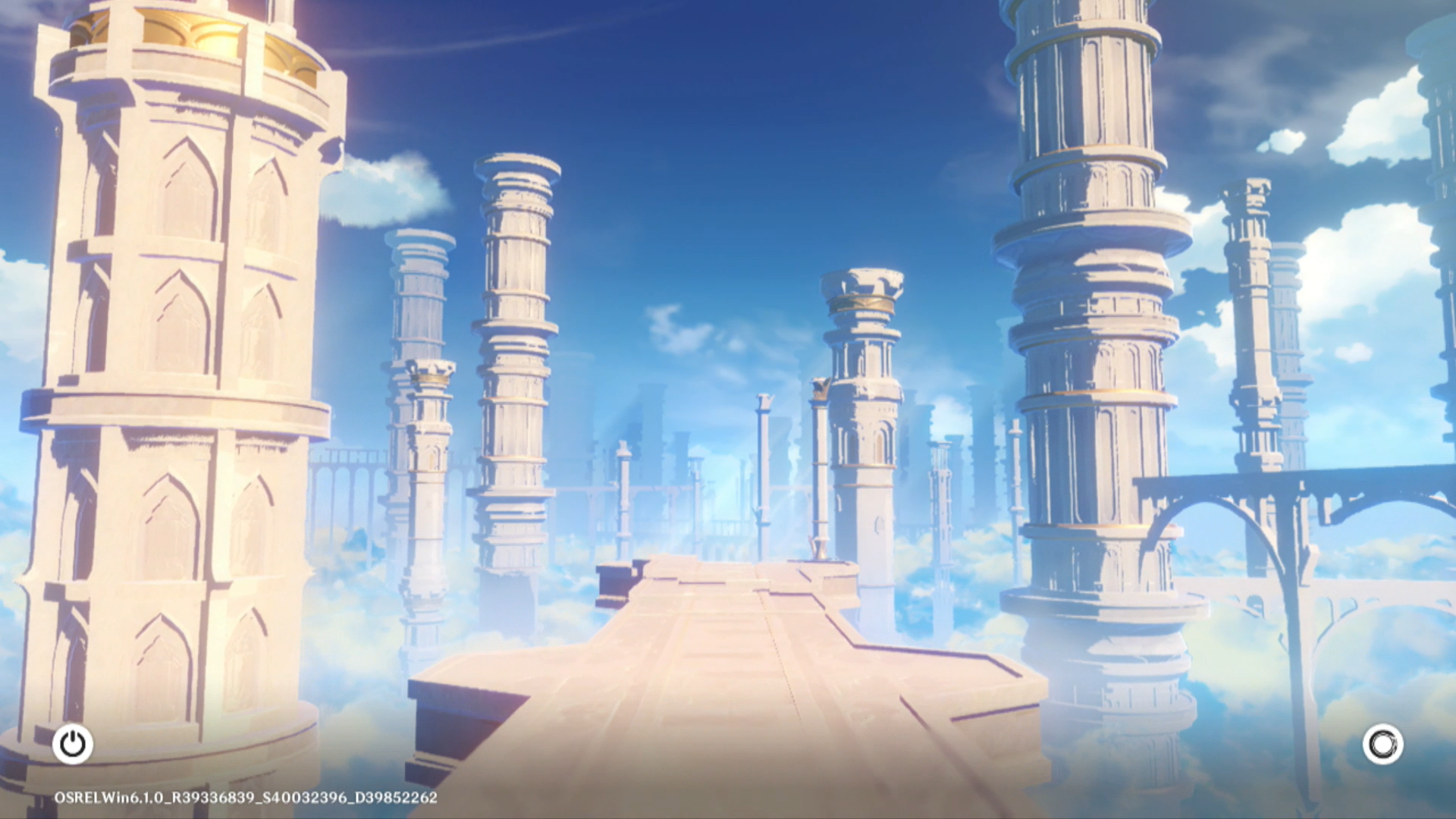Click the power icon to exit the game
This screenshot has height=819, width=1456.
[73, 744]
